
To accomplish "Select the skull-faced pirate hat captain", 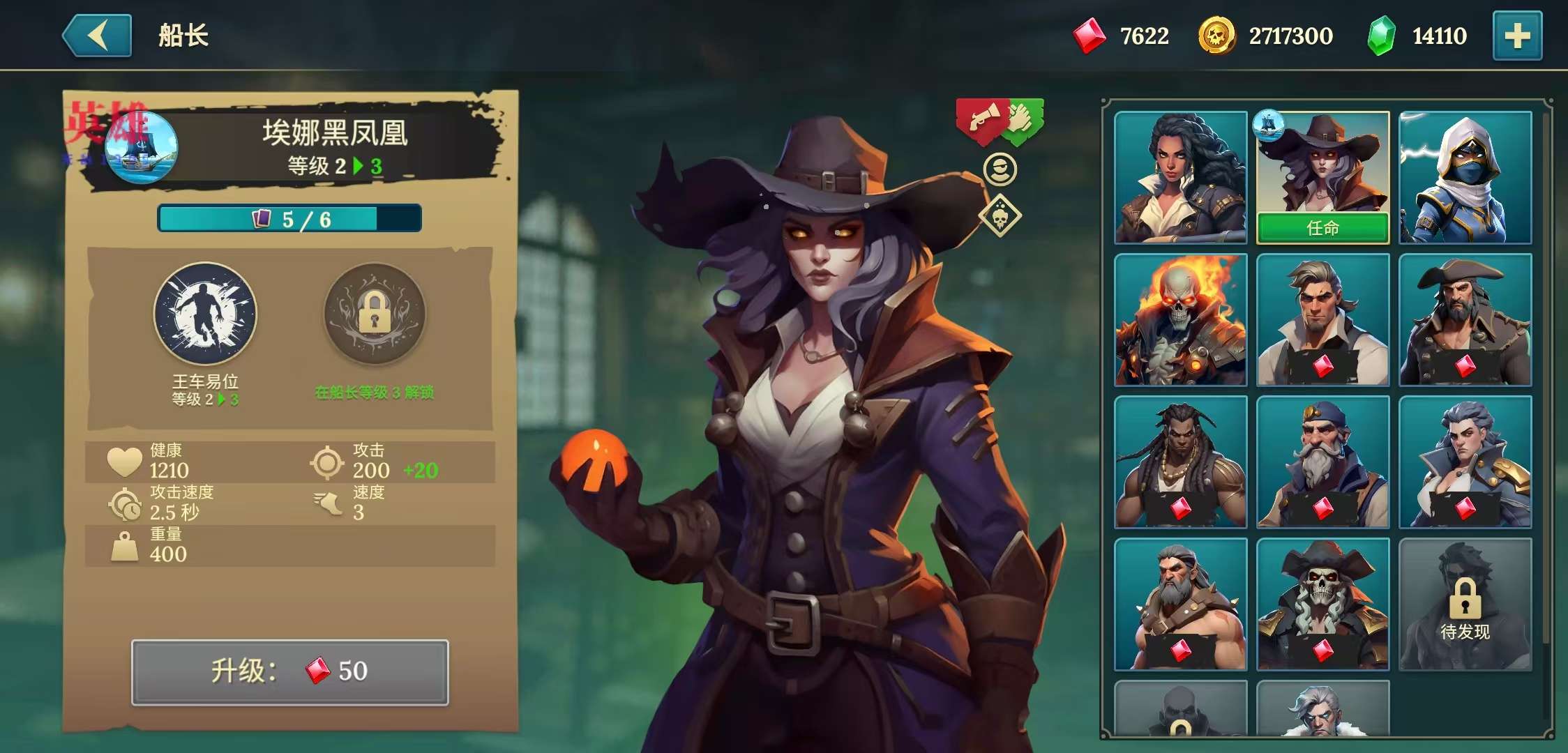I will [x=1322, y=604].
